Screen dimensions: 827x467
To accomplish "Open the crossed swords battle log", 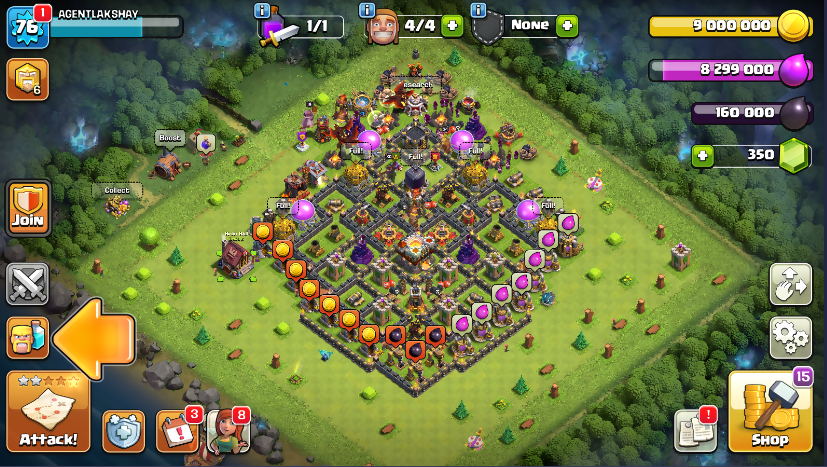I will pos(27,284).
